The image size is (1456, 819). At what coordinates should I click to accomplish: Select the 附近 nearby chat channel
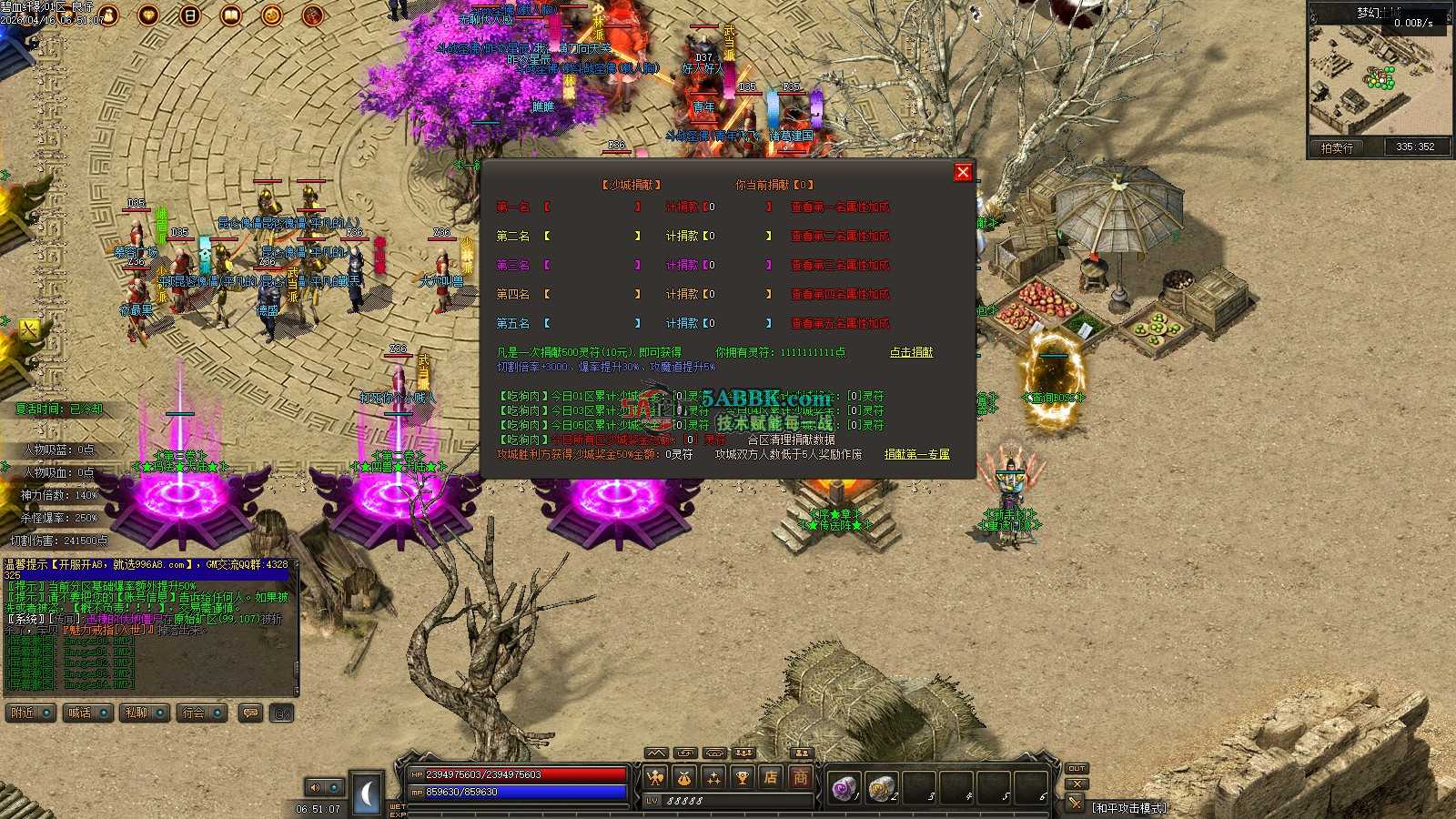click(30, 713)
